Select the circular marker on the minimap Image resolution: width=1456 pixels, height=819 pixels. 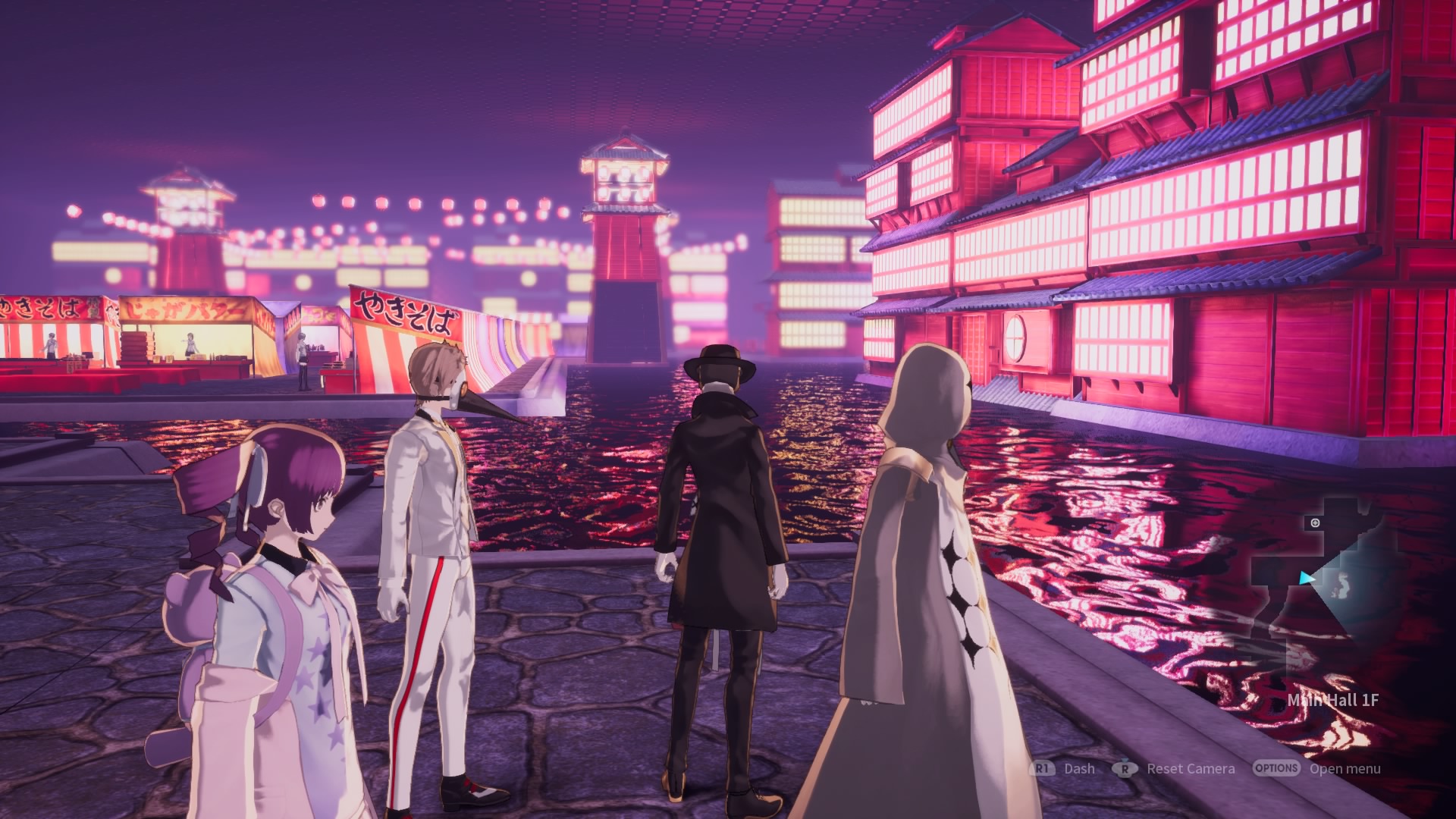pyautogui.click(x=1315, y=522)
